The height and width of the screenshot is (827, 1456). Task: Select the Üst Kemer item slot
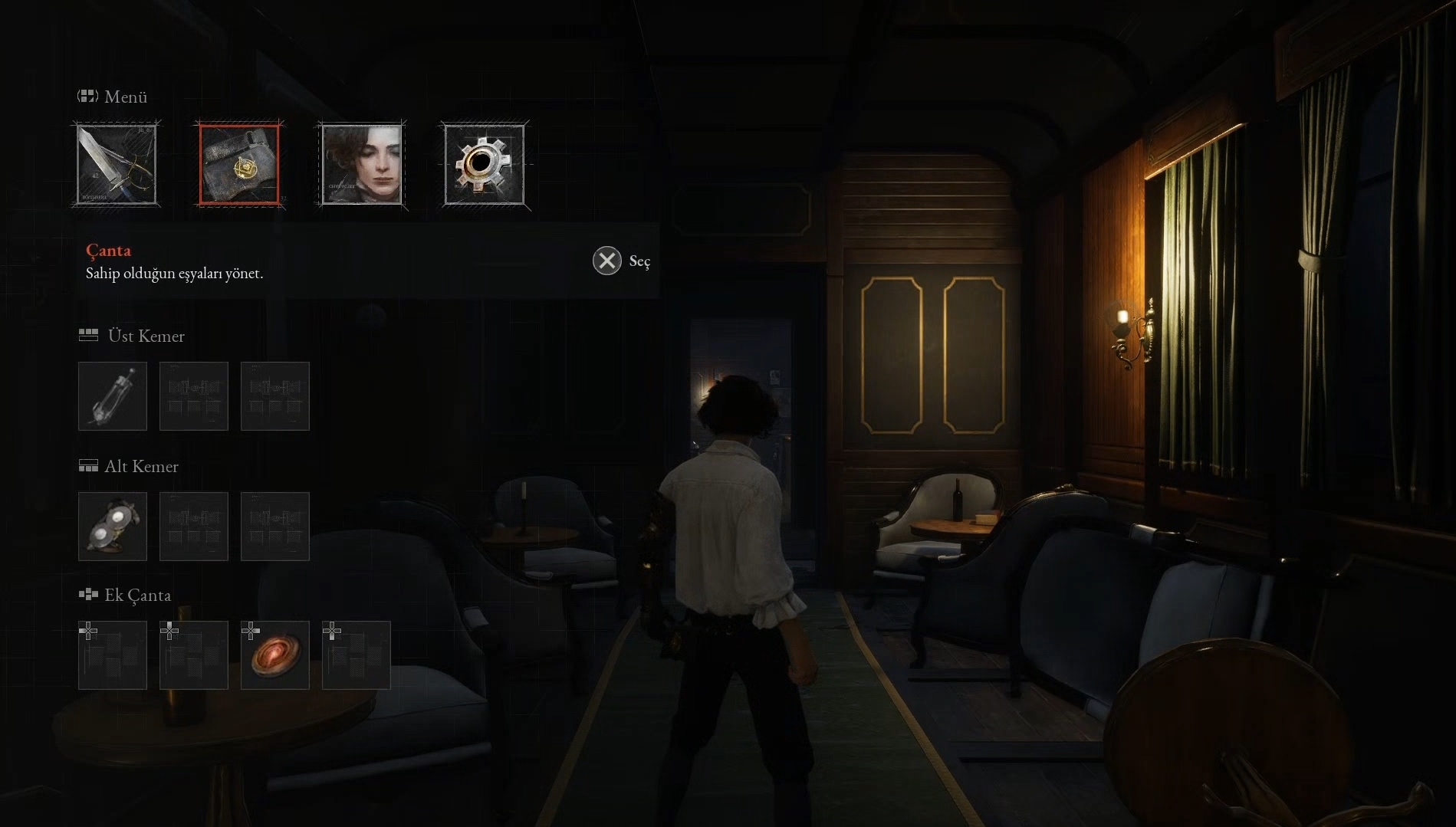pos(113,396)
